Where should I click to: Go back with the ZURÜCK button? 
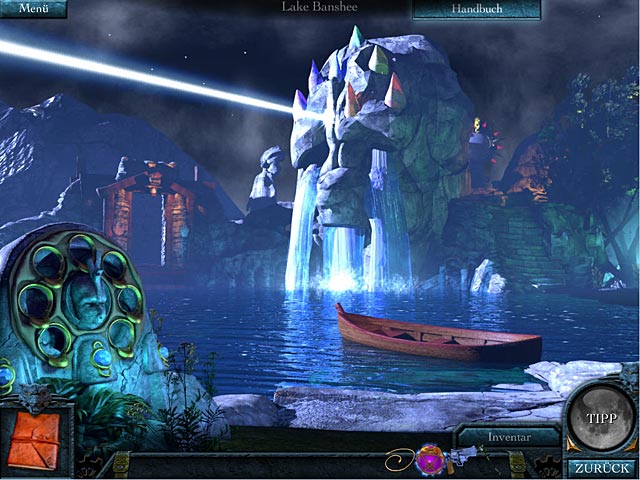(603, 467)
